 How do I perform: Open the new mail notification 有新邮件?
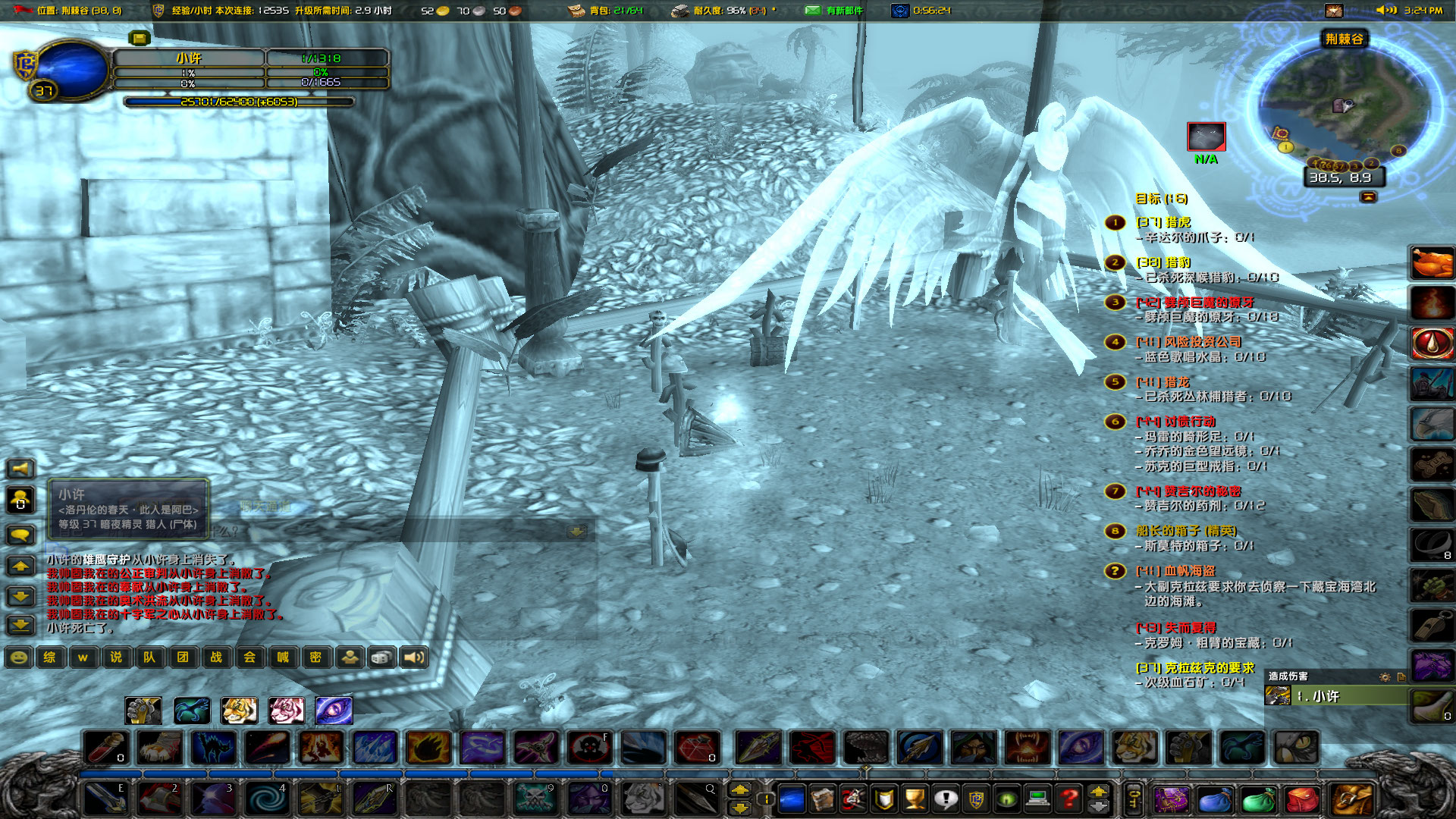[x=830, y=11]
